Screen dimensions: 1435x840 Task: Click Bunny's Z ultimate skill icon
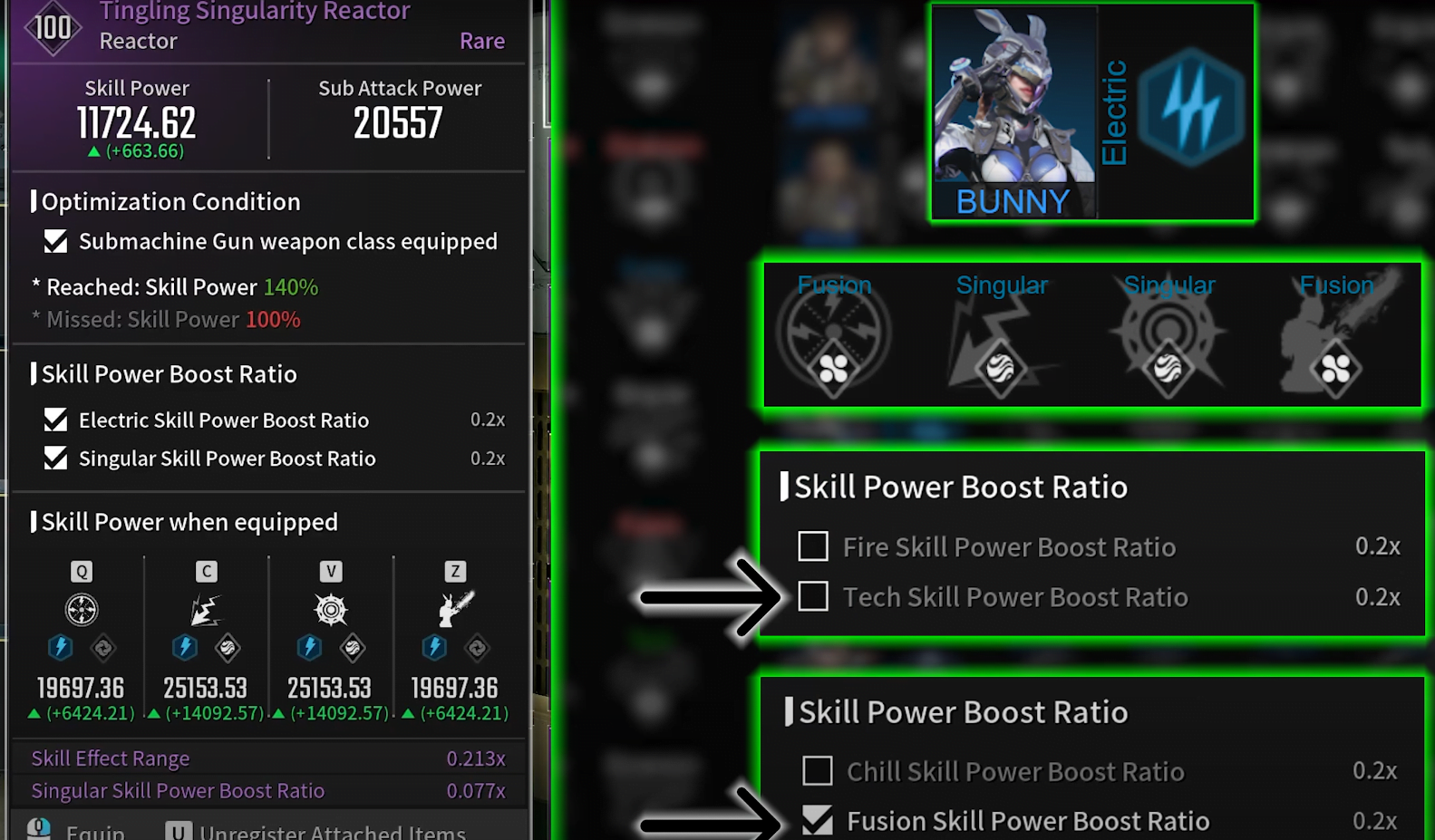[454, 609]
